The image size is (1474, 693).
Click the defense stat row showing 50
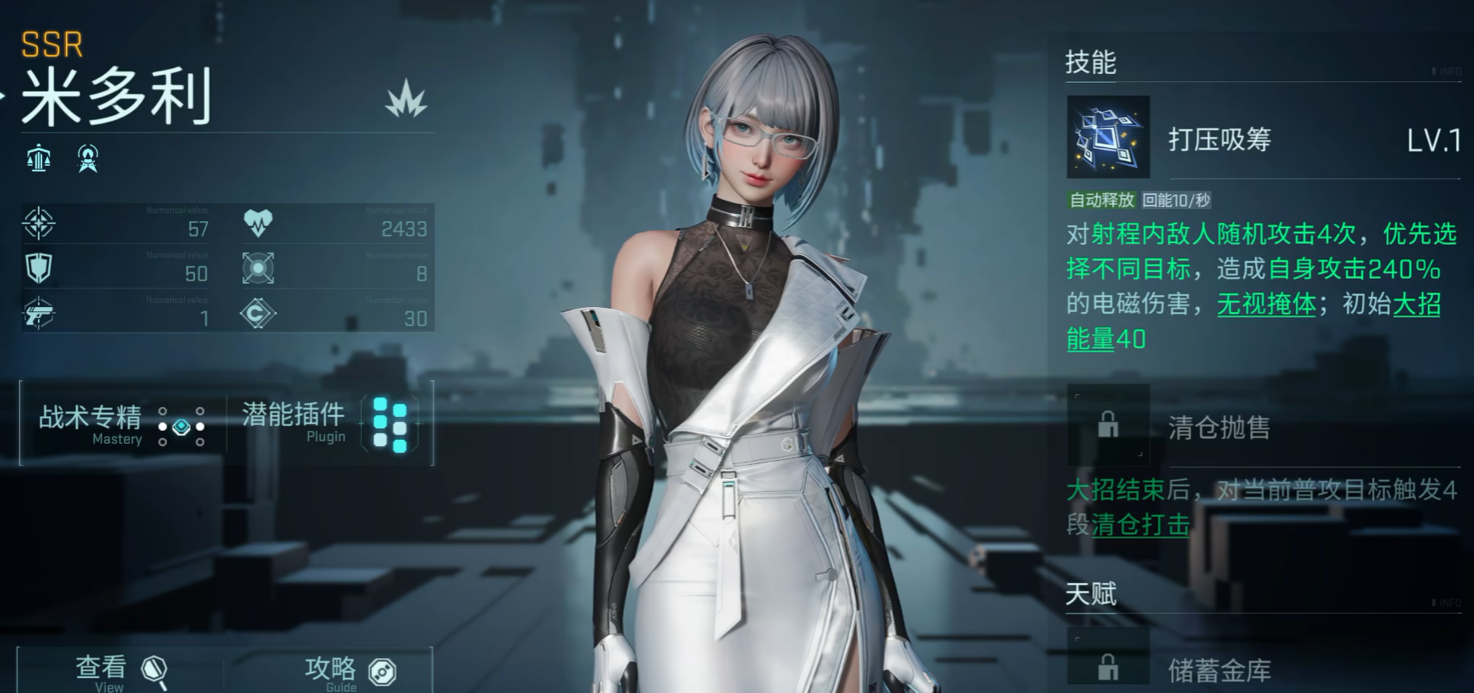tap(120, 271)
